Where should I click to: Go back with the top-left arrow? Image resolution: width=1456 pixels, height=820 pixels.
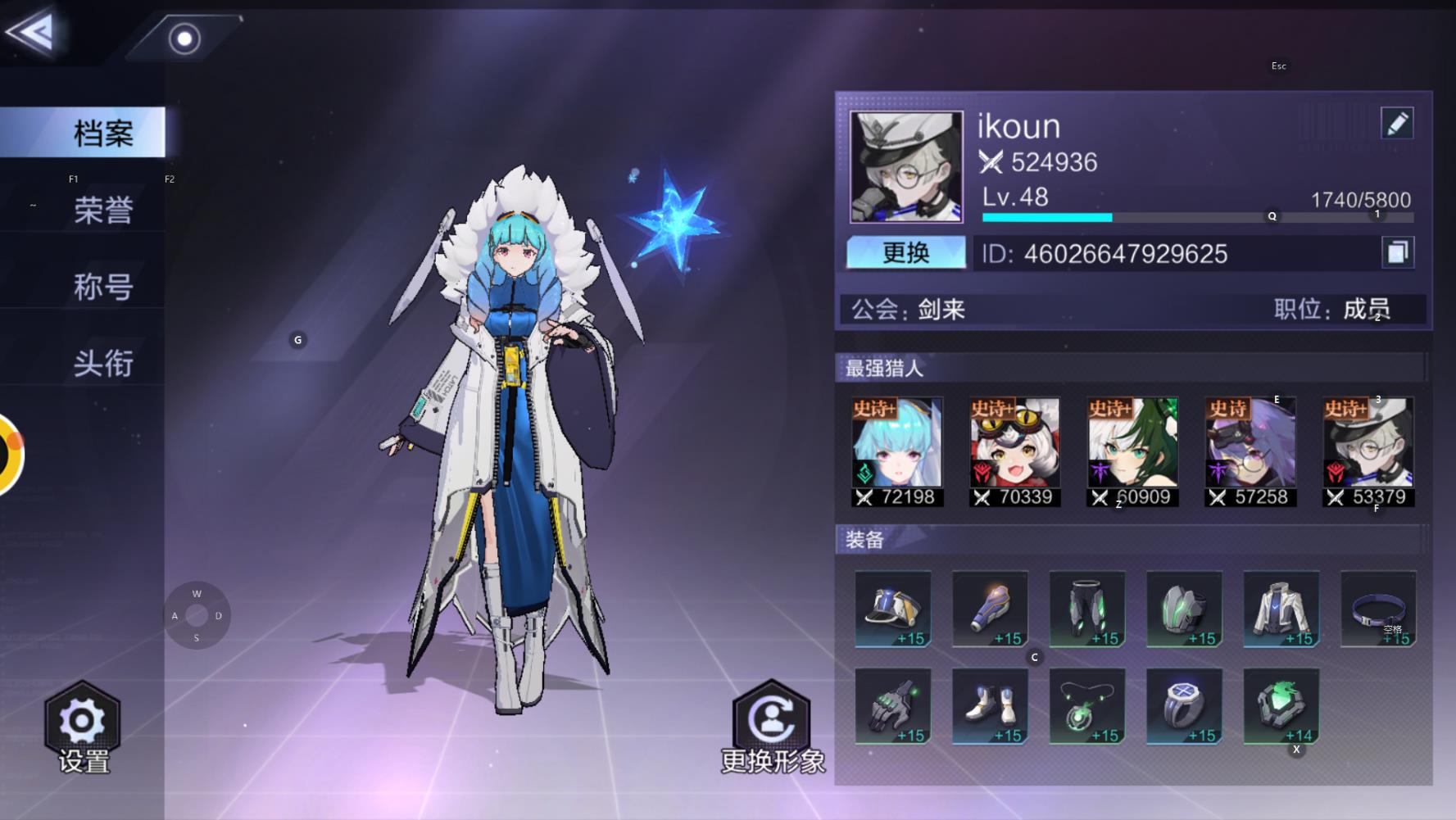pyautogui.click(x=31, y=32)
